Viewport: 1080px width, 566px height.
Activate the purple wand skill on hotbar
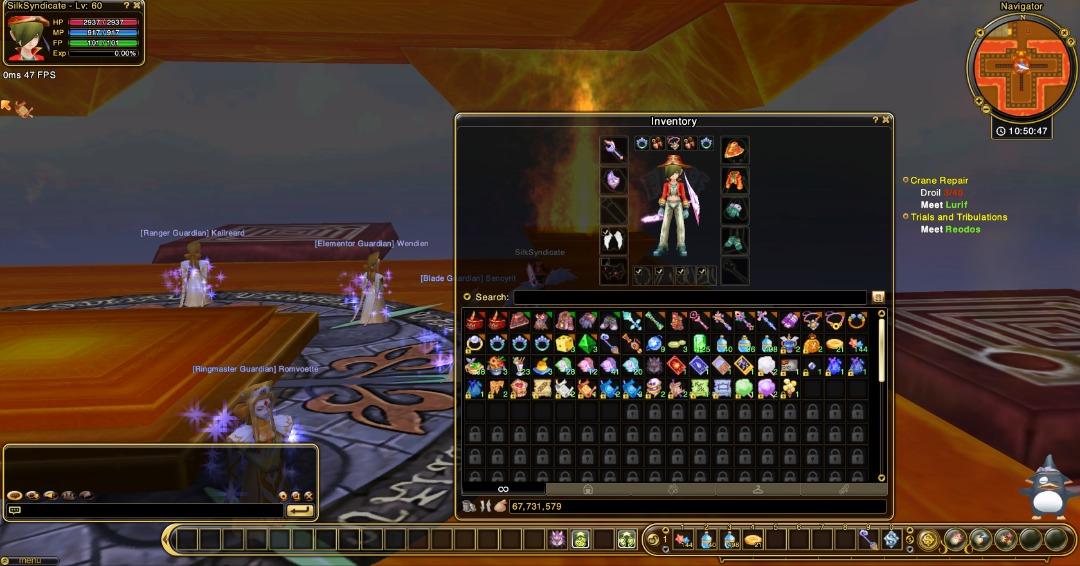[x=868, y=540]
